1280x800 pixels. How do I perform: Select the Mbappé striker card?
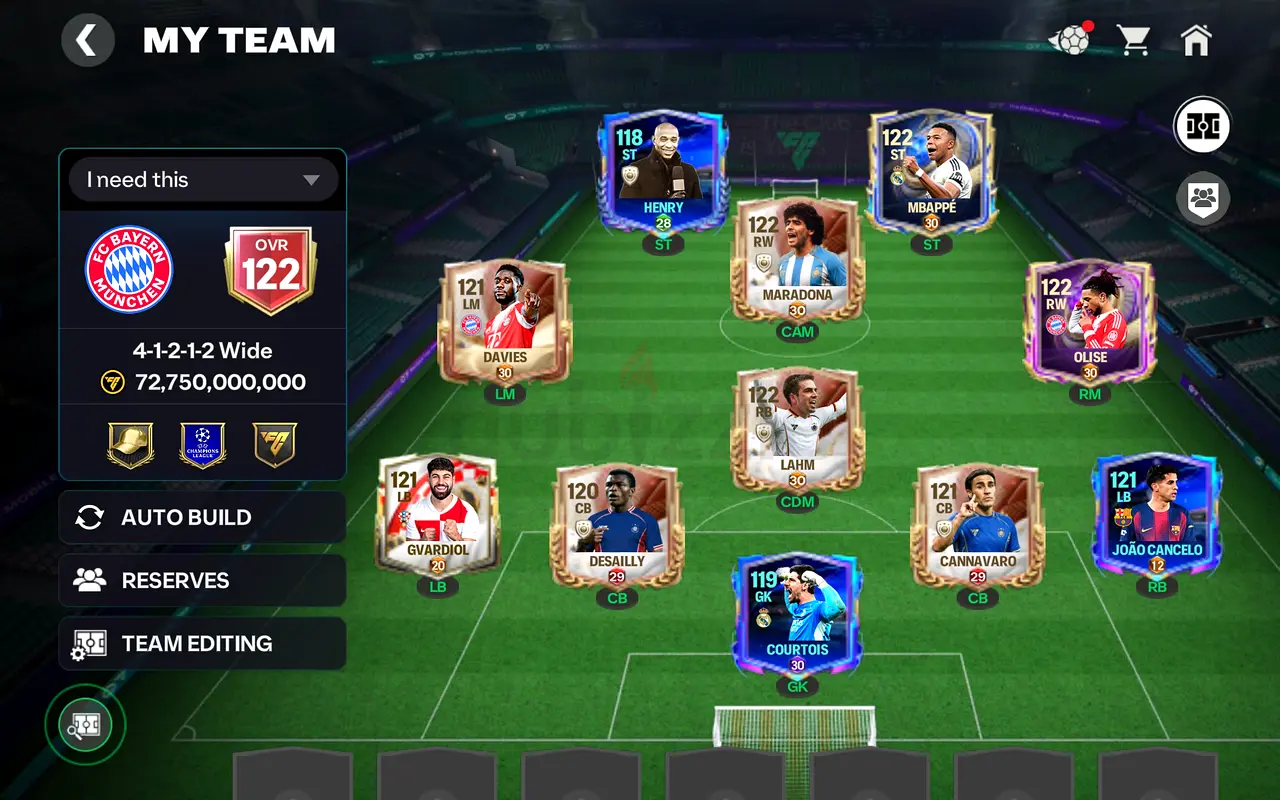tap(931, 171)
